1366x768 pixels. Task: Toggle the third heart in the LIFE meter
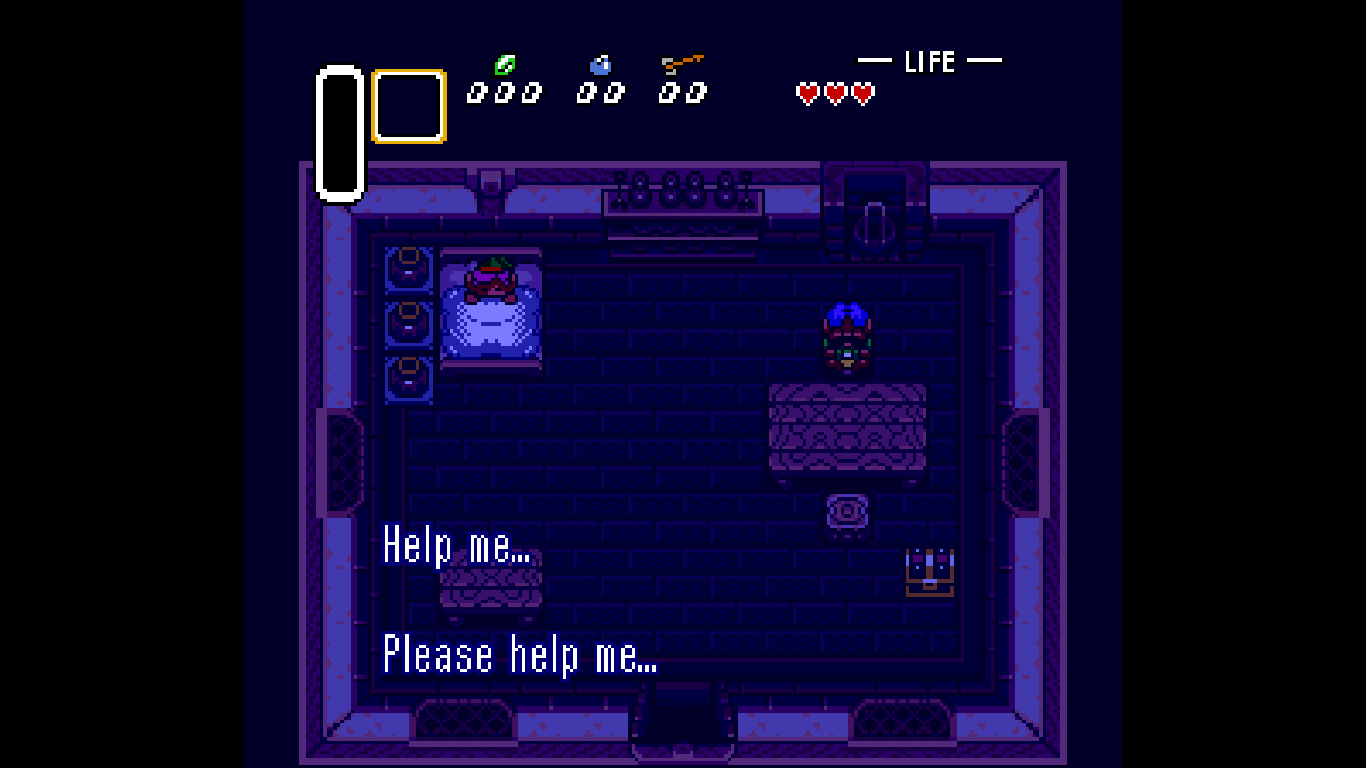point(862,94)
